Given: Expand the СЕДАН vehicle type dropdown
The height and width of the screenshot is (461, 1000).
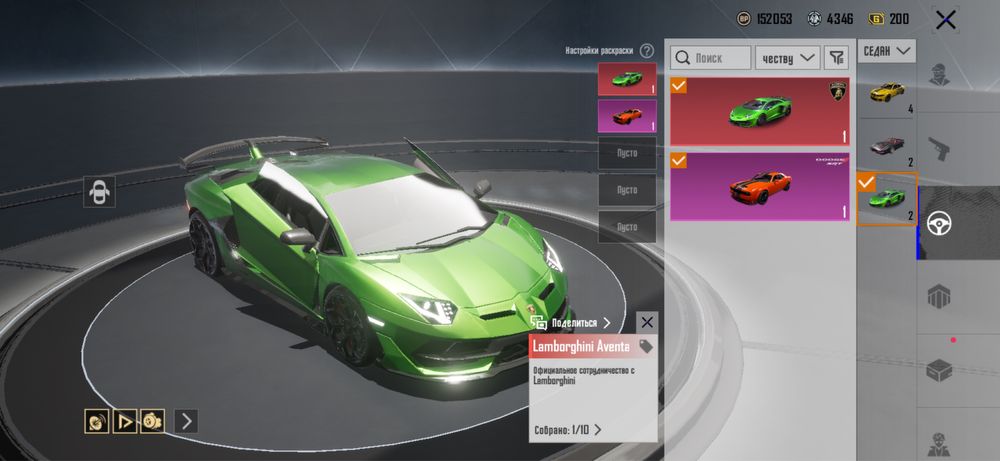Looking at the screenshot, I should (887, 50).
